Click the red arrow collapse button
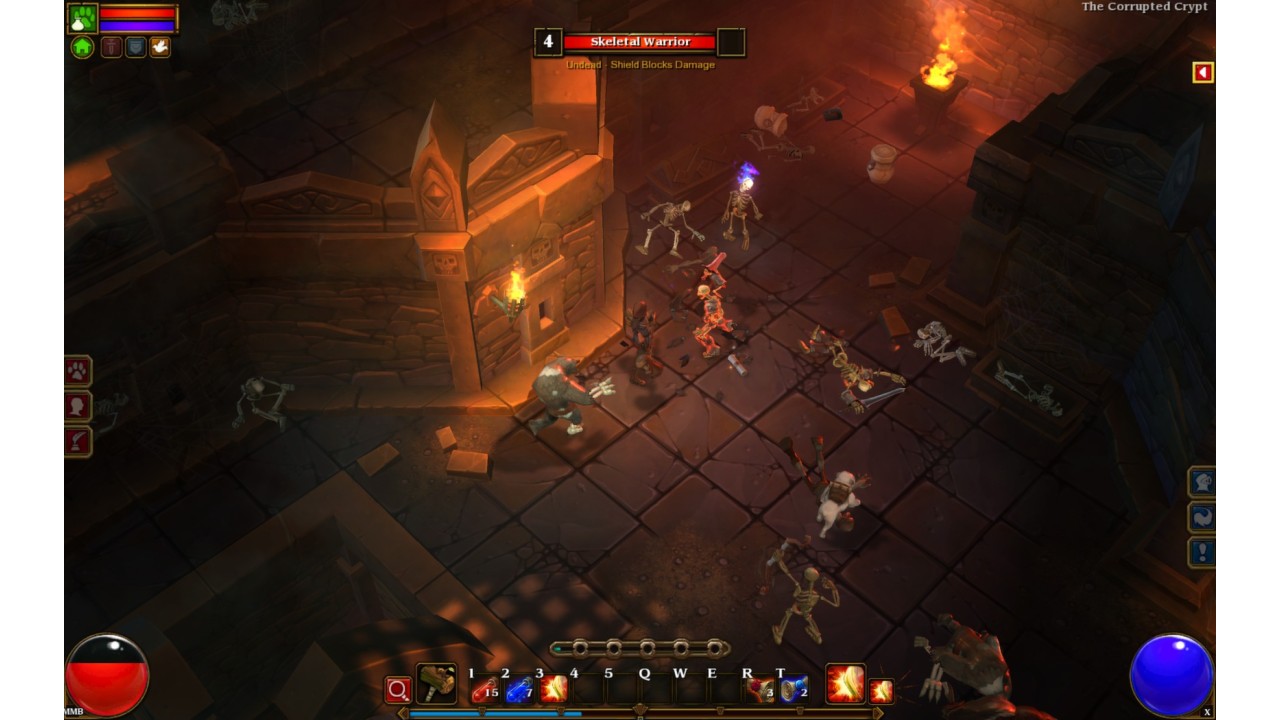 tap(1203, 72)
